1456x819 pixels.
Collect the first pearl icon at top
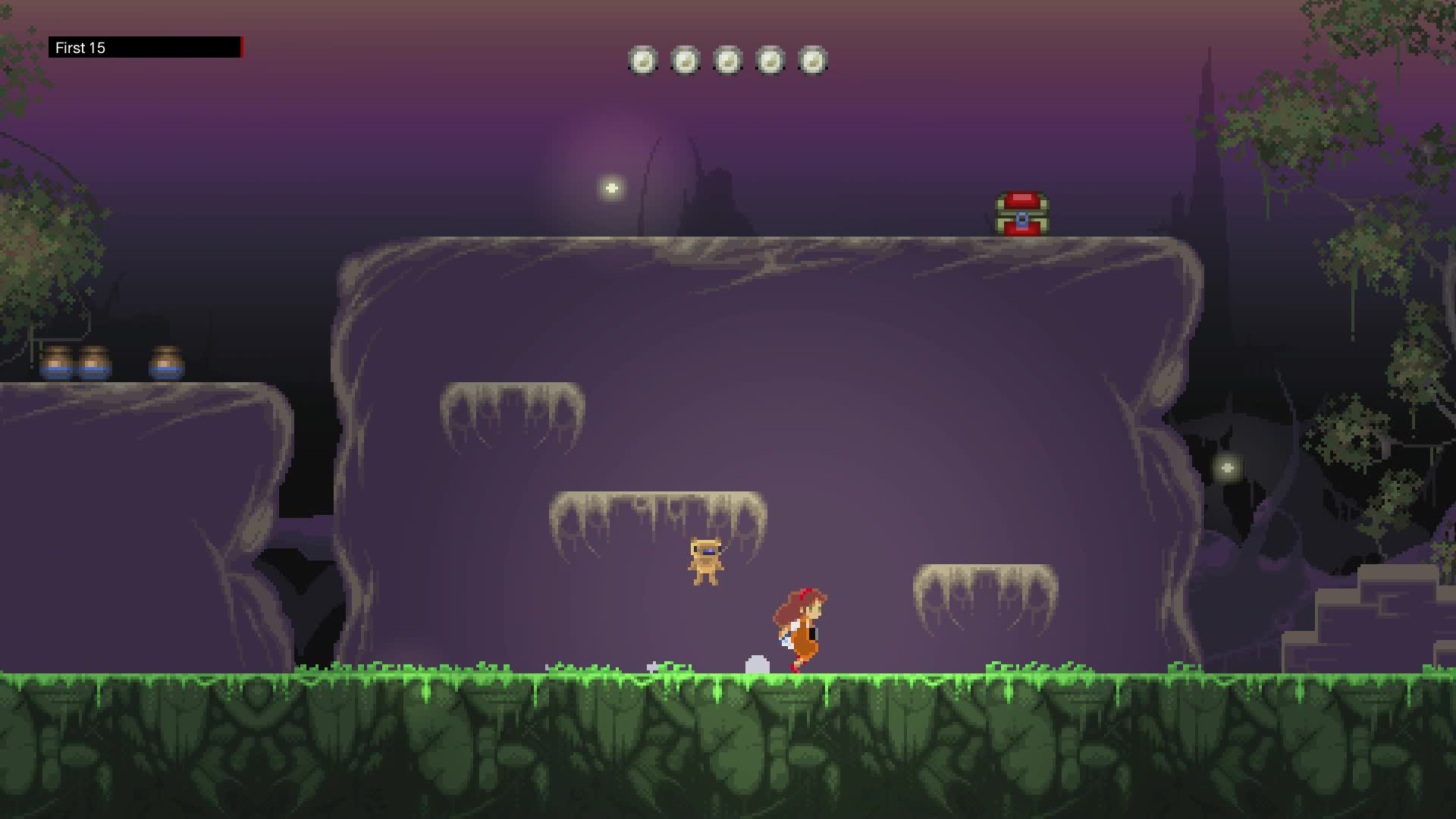tap(643, 61)
